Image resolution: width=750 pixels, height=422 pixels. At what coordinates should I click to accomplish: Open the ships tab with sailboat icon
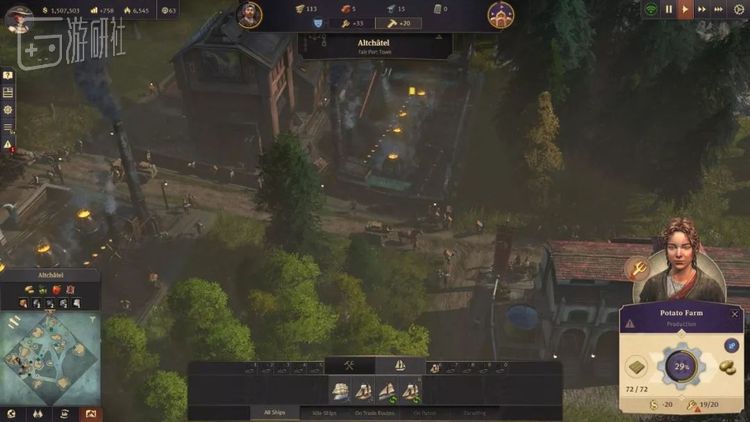(x=398, y=366)
